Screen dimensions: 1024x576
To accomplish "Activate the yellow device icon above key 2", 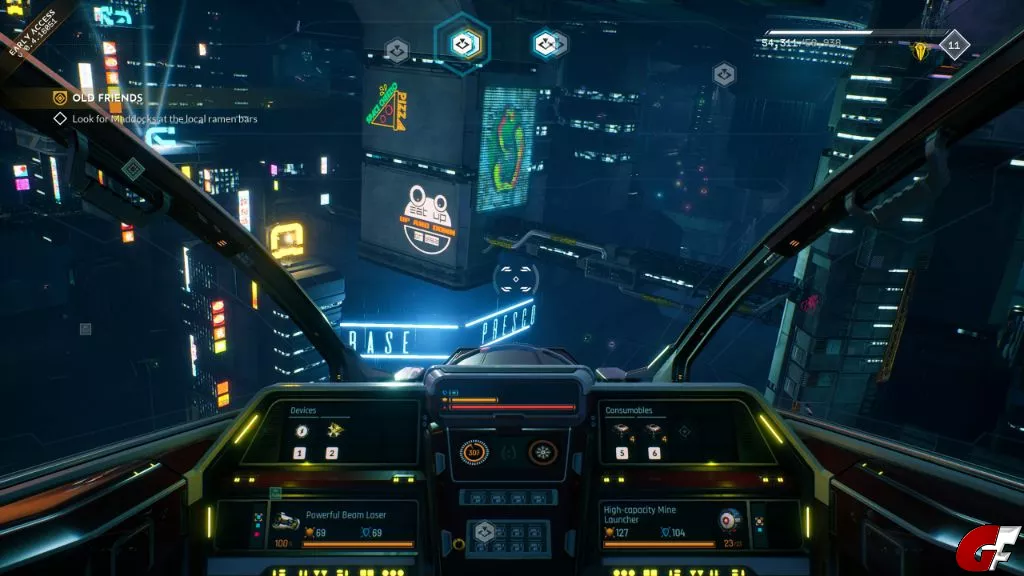I will point(332,430).
